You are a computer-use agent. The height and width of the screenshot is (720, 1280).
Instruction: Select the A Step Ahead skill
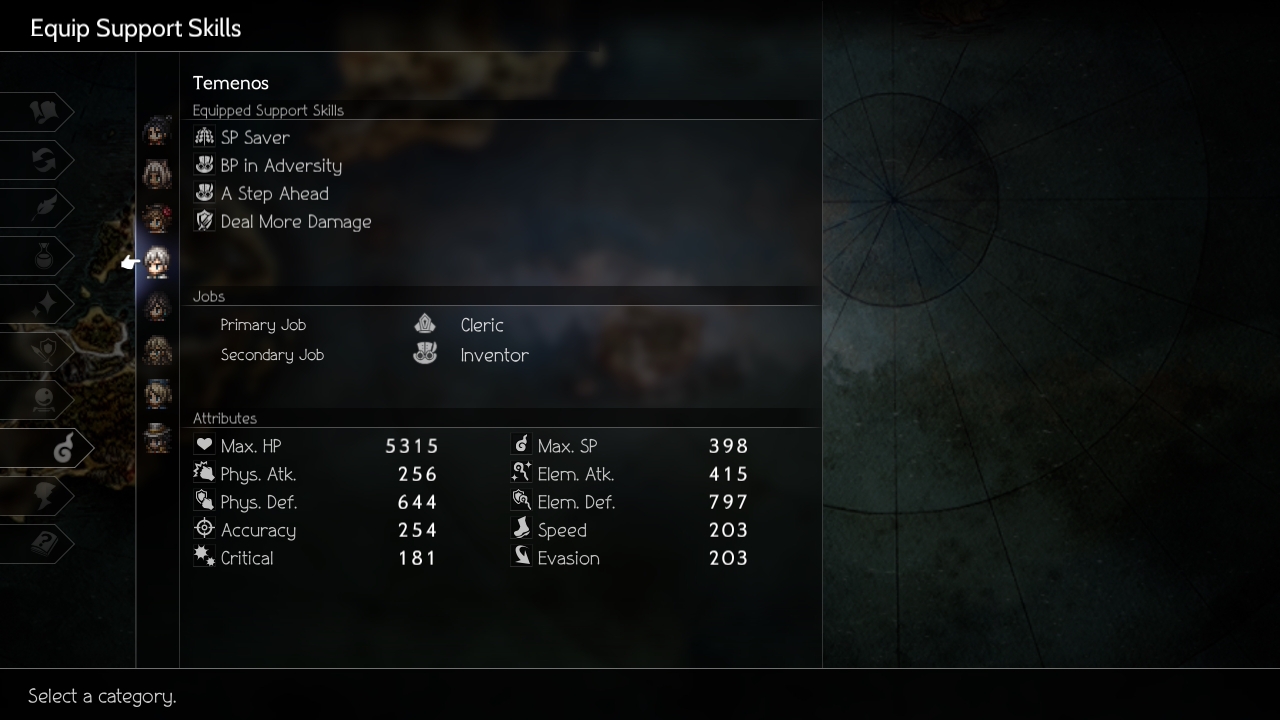pyautogui.click(x=274, y=194)
